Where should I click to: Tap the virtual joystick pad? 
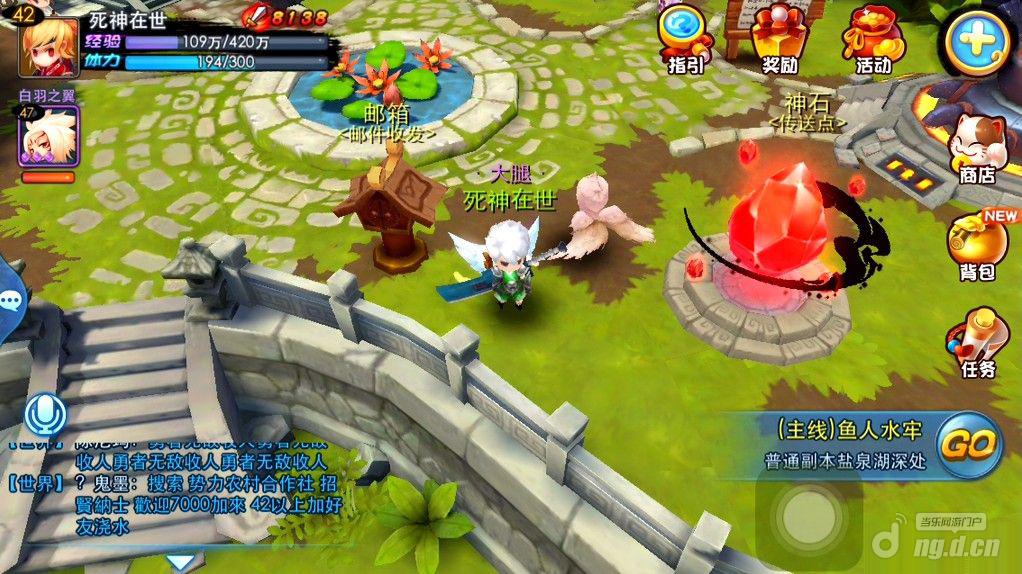pos(806,517)
